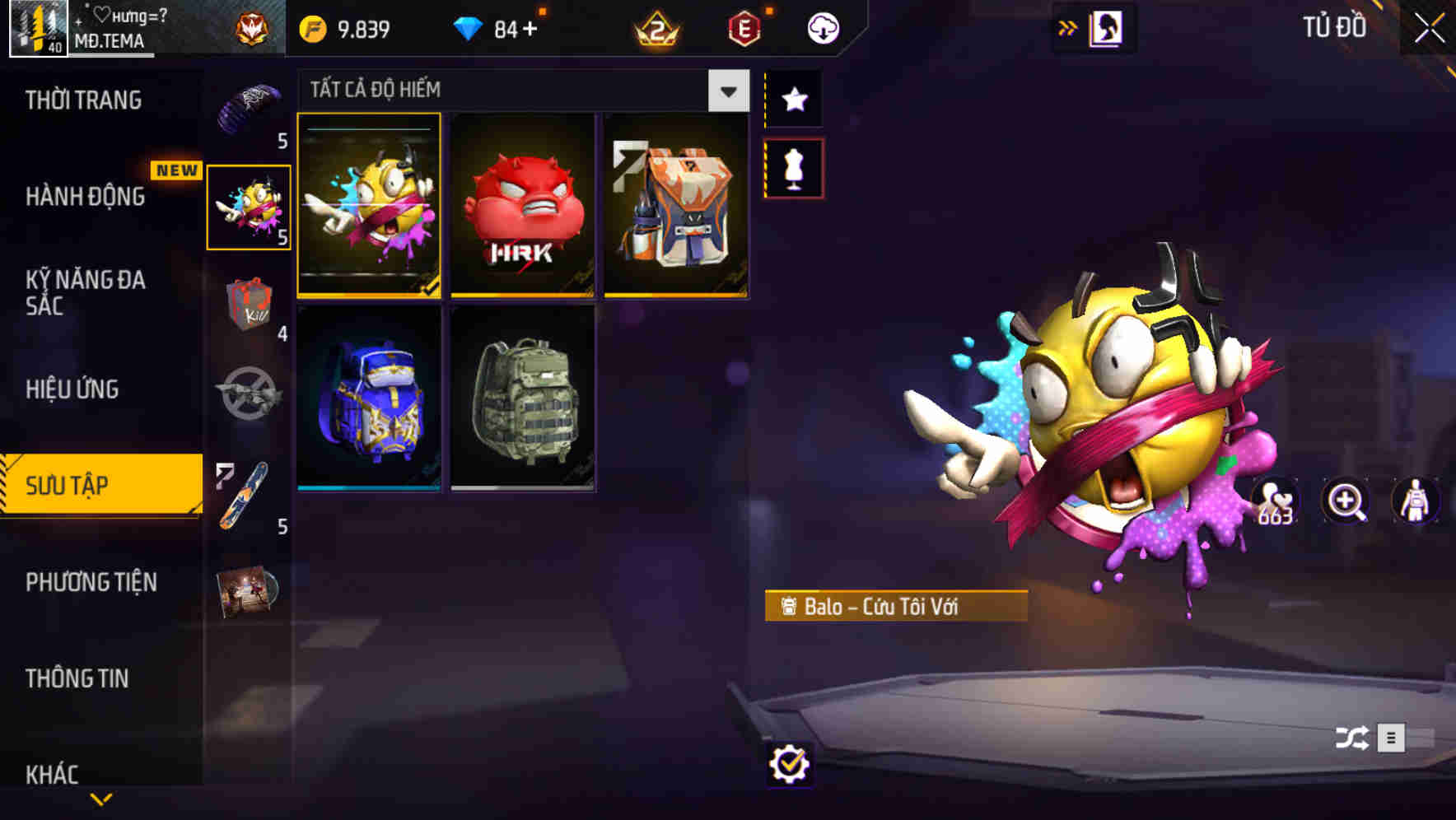Toggle the star favorites filter
This screenshot has height=820, width=1456.
(793, 100)
